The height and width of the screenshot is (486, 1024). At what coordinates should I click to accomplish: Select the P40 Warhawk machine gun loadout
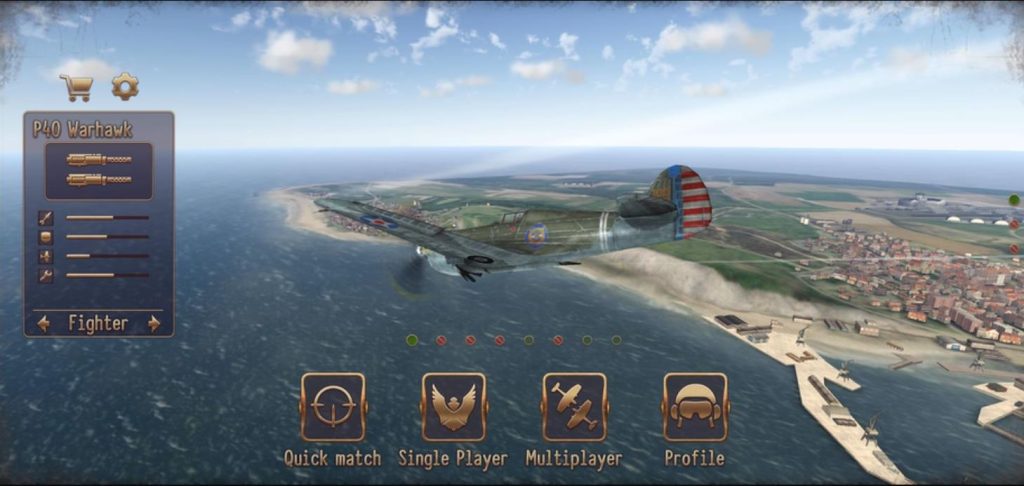[x=99, y=170]
